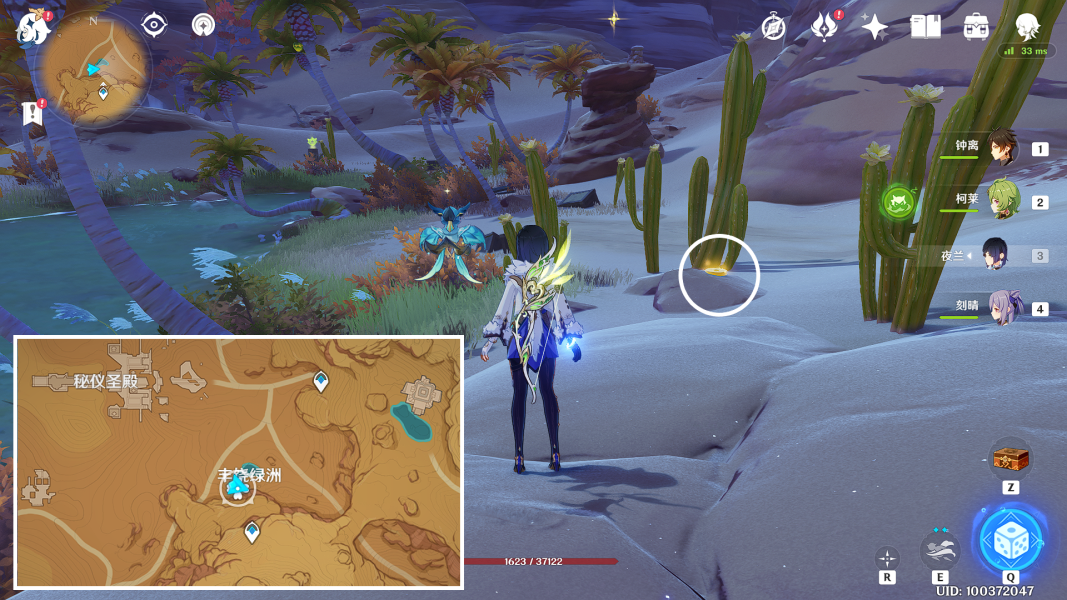Switch to party member 钟离
This screenshot has height=600, width=1067.
1002,149
